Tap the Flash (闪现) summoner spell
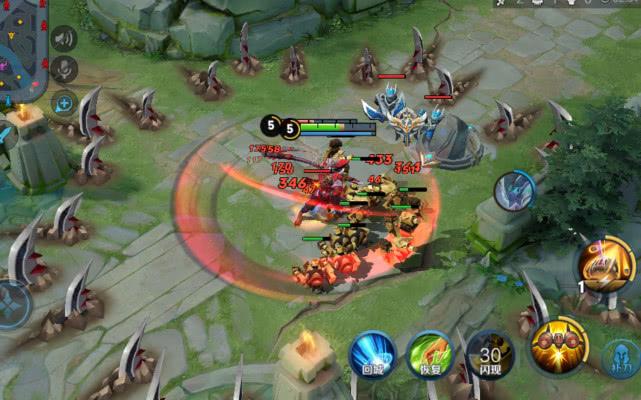Screen dimensions: 641x400 tap(489, 354)
